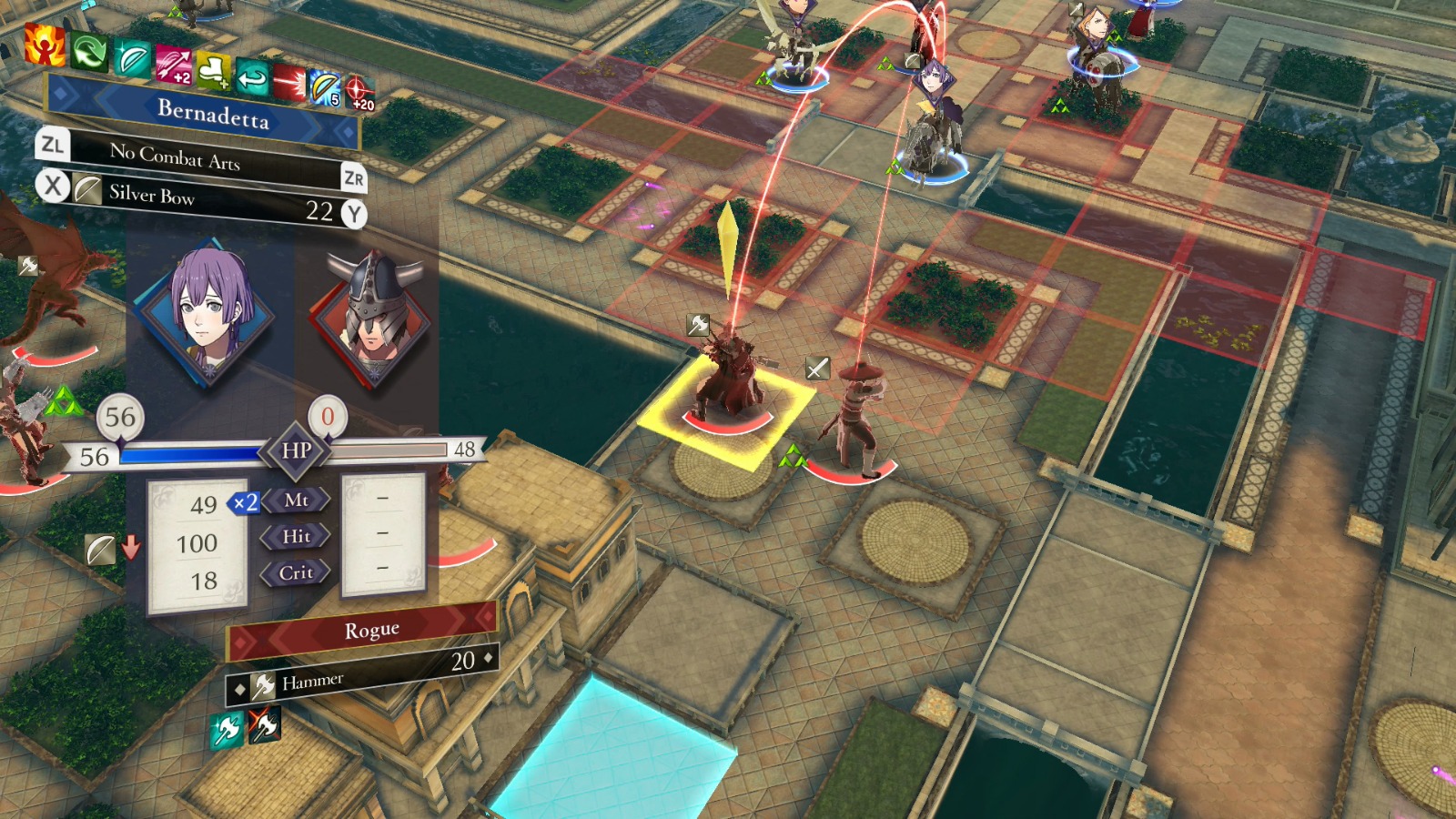This screenshot has width=1456, height=819.
Task: Click the blue Bowfaire icon marked 5
Action: coord(325,89)
